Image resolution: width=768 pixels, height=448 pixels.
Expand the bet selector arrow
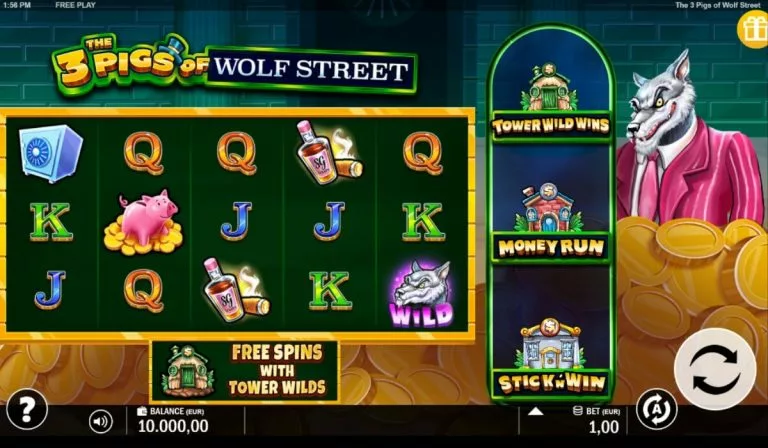click(x=535, y=410)
